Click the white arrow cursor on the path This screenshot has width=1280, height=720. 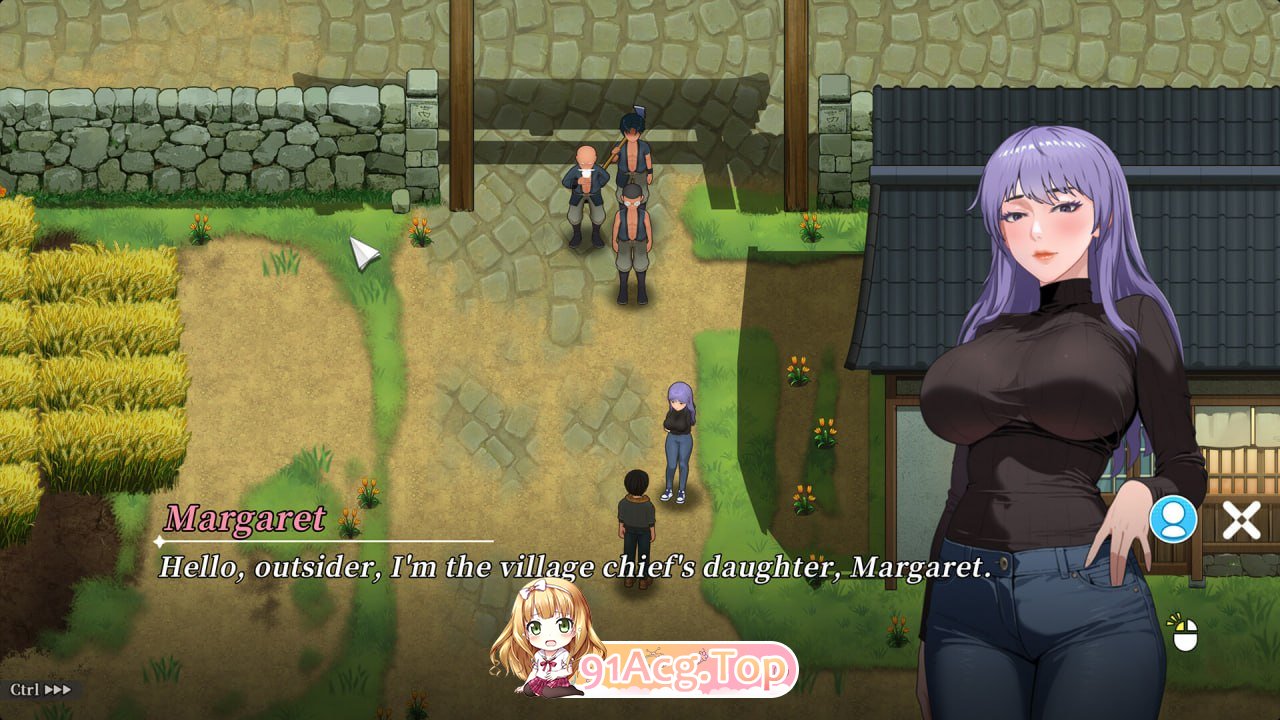click(x=363, y=253)
